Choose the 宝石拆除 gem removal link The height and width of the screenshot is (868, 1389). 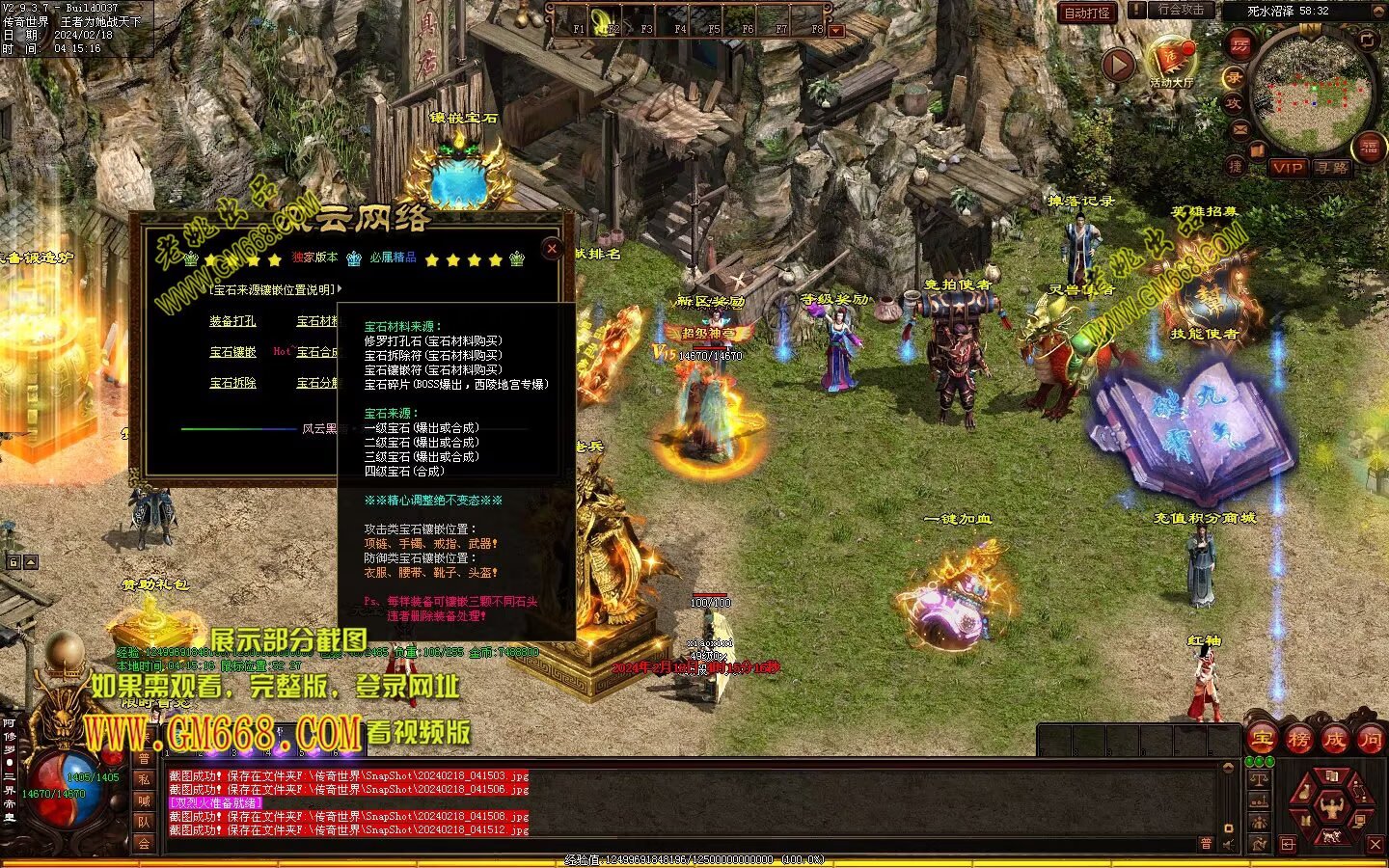click(x=232, y=383)
